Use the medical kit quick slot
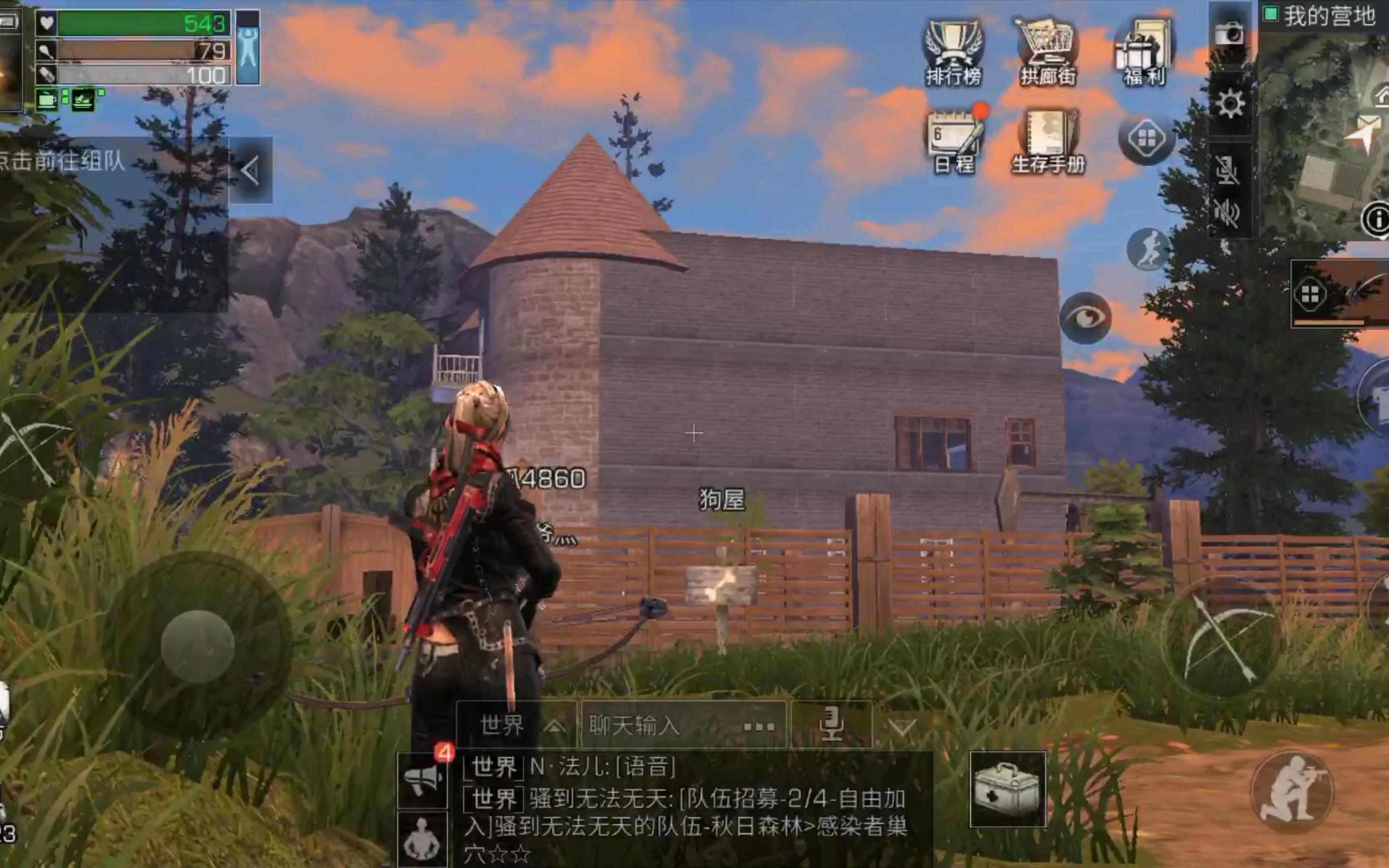The width and height of the screenshot is (1389, 868). 1008,789
